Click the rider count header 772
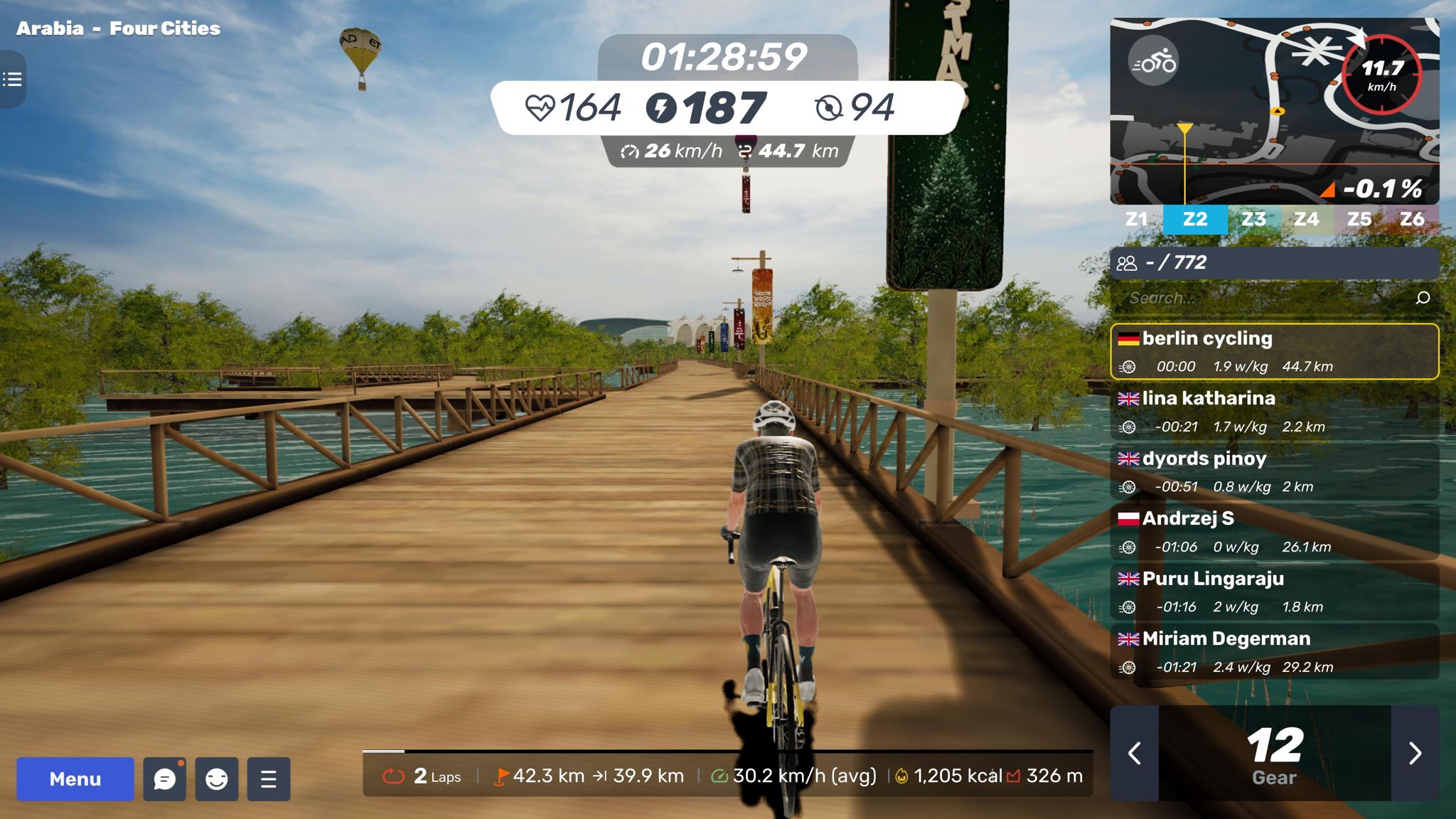The width and height of the screenshot is (1456, 819). (1274, 263)
